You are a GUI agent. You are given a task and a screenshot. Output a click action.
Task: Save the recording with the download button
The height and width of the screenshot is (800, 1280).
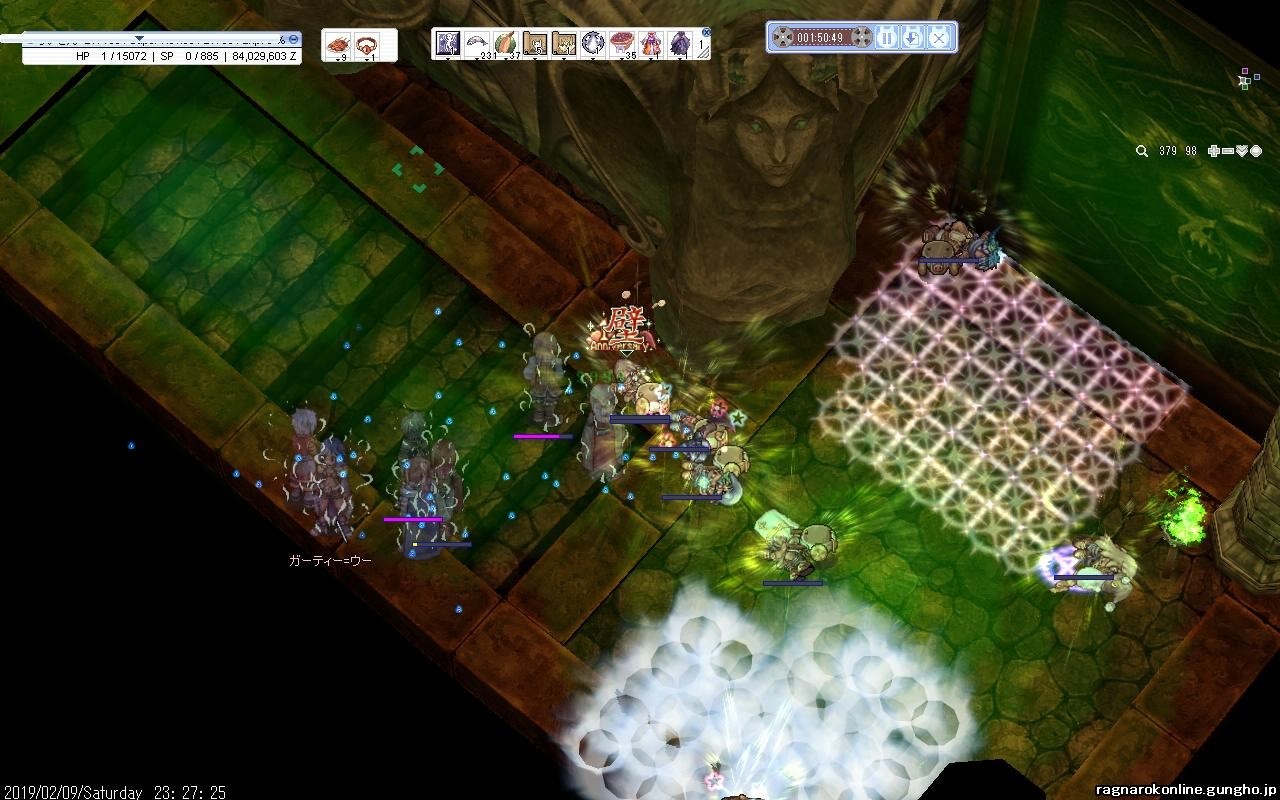coord(912,38)
